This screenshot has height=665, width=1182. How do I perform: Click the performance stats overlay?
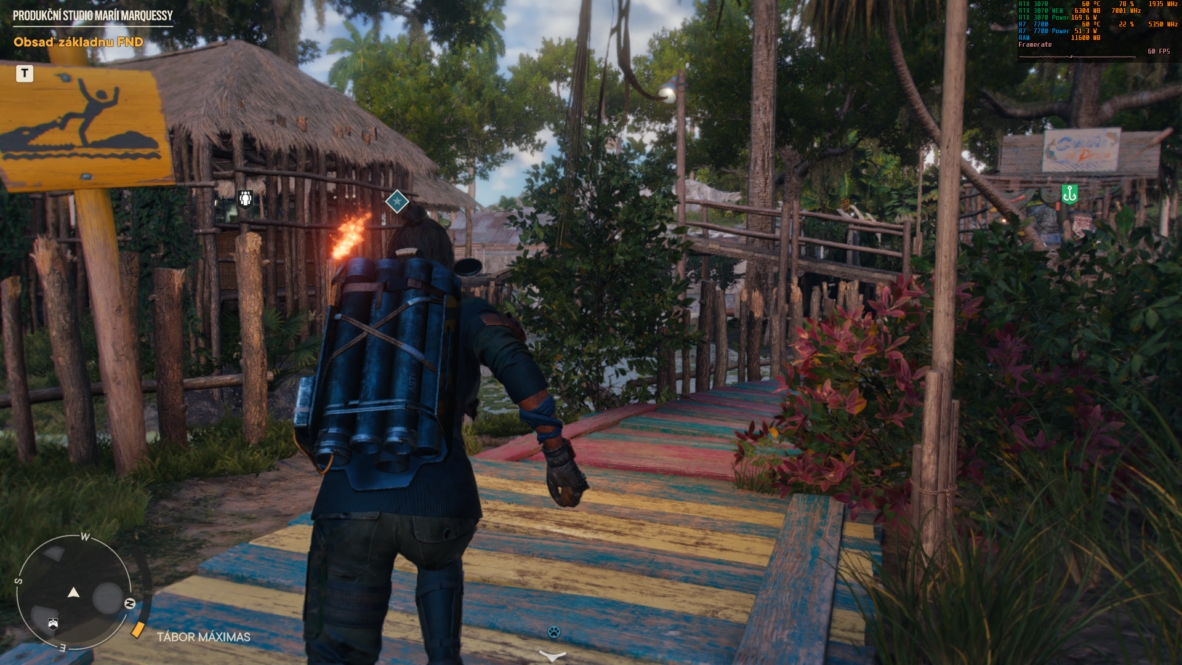point(1098,27)
